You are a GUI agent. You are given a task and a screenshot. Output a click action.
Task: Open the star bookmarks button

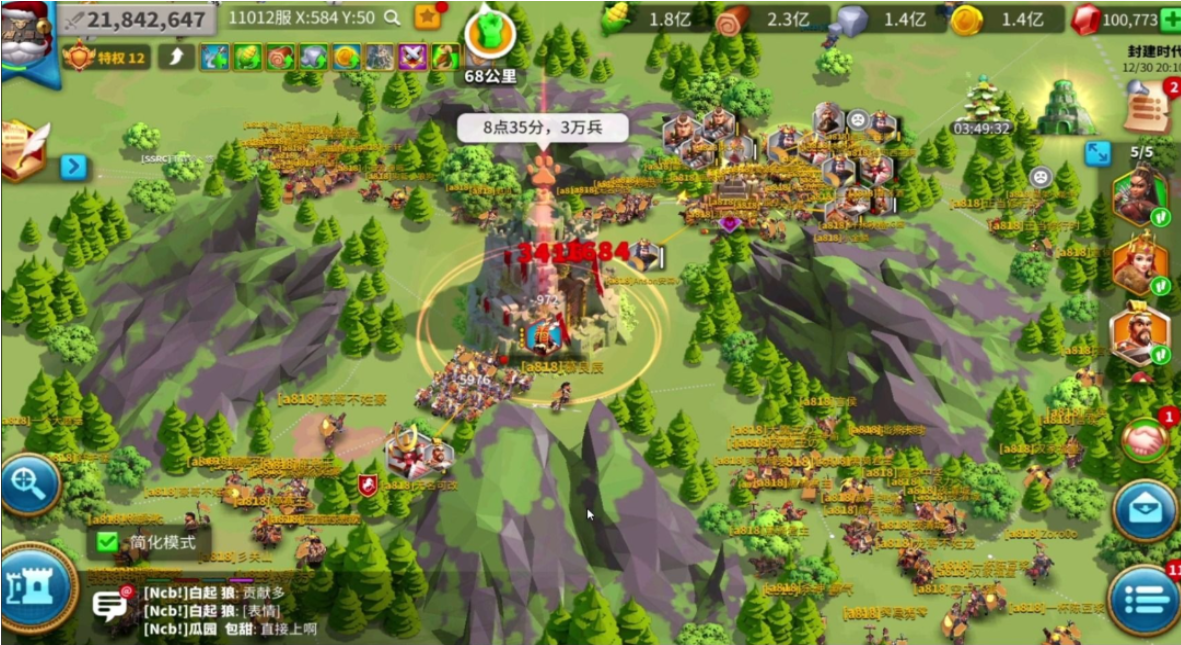click(427, 17)
